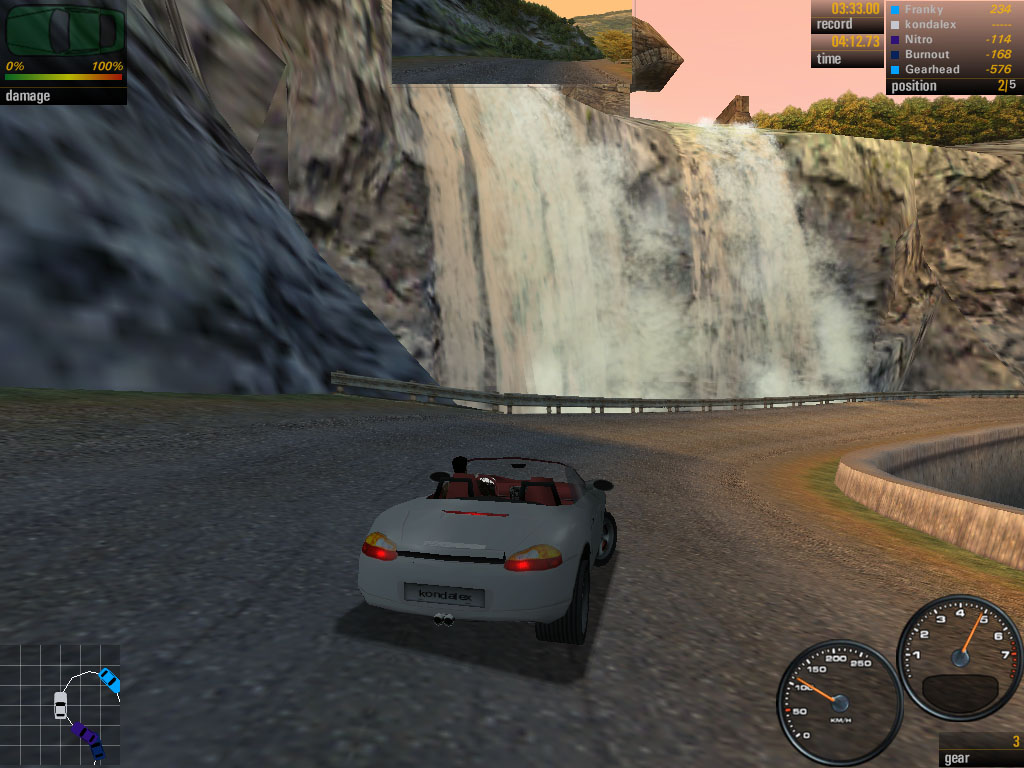This screenshot has width=1024, height=768.
Task: Select Burnout in the position list
Action: (926, 54)
